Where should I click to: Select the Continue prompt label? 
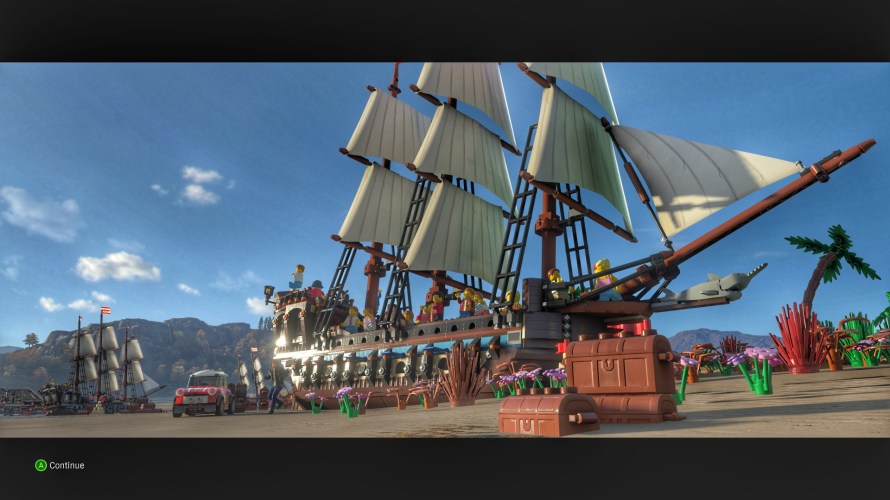[66, 465]
